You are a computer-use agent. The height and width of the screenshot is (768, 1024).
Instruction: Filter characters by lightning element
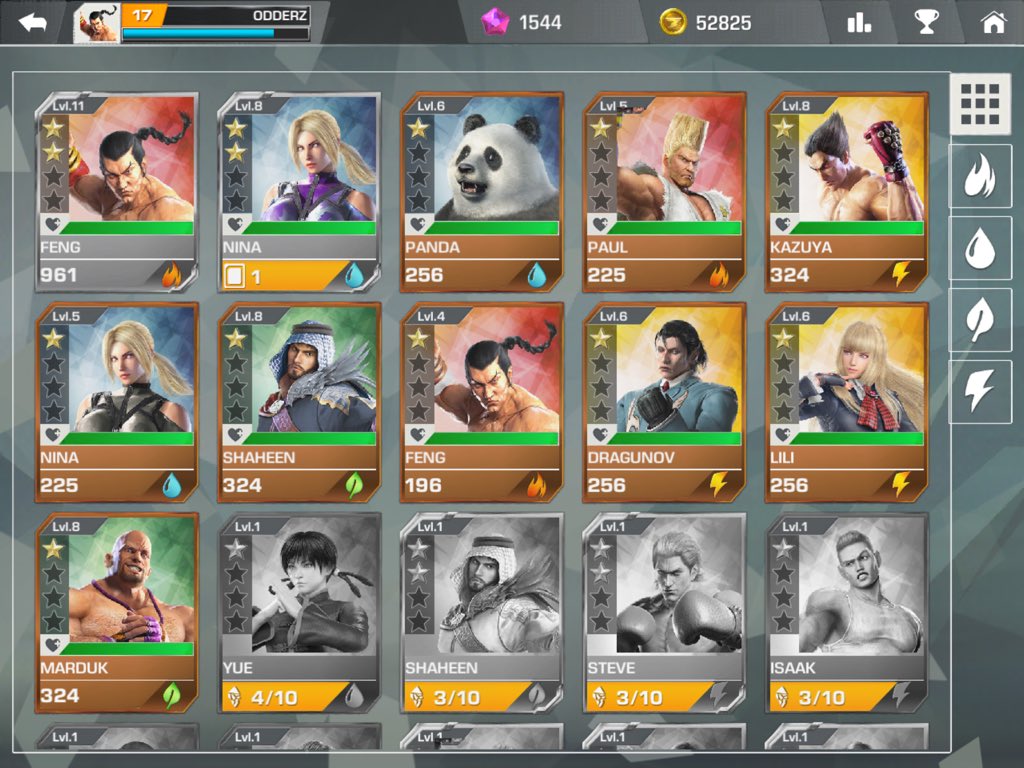tap(980, 391)
